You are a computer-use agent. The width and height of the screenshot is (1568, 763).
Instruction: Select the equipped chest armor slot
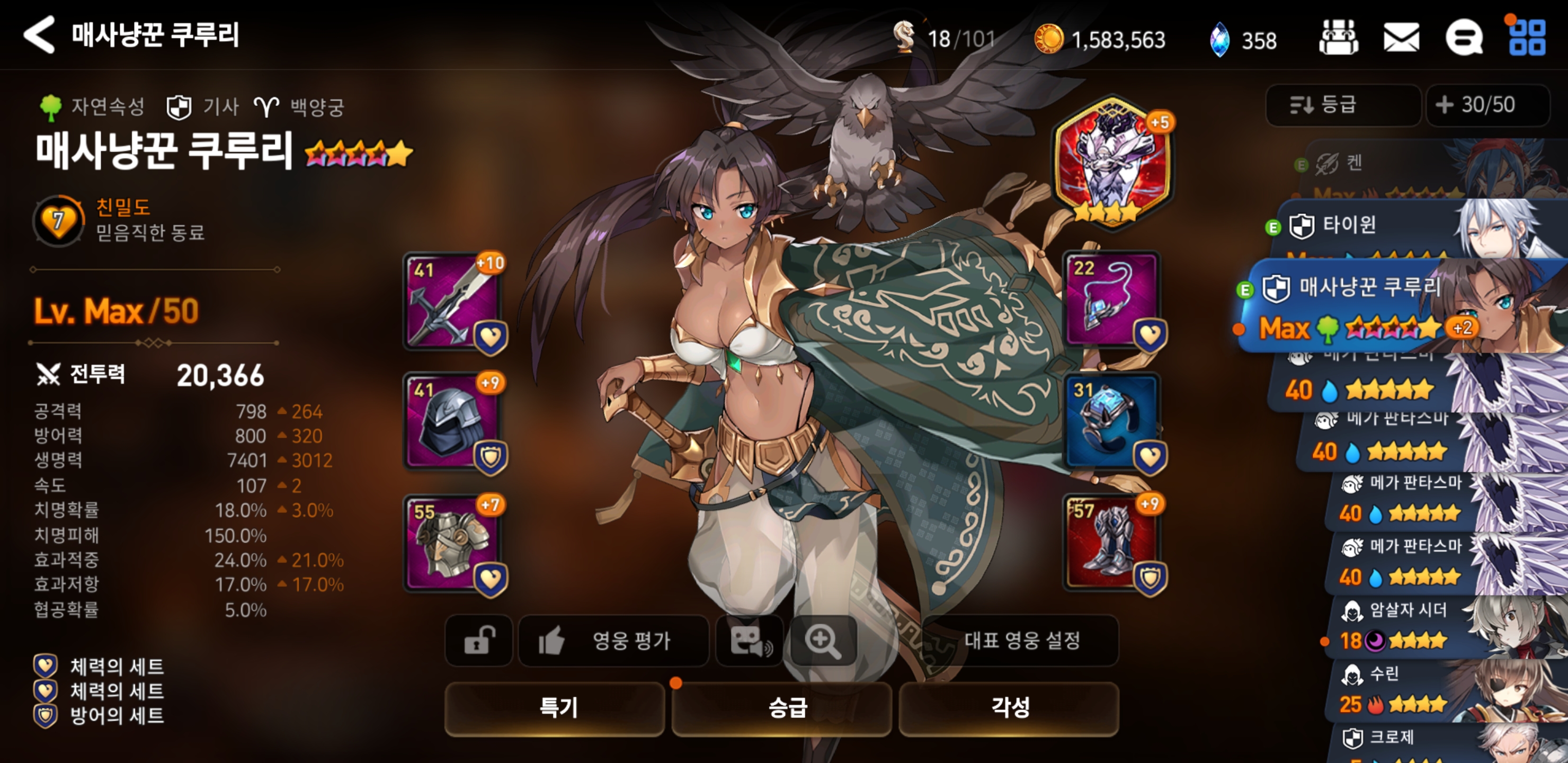452,543
